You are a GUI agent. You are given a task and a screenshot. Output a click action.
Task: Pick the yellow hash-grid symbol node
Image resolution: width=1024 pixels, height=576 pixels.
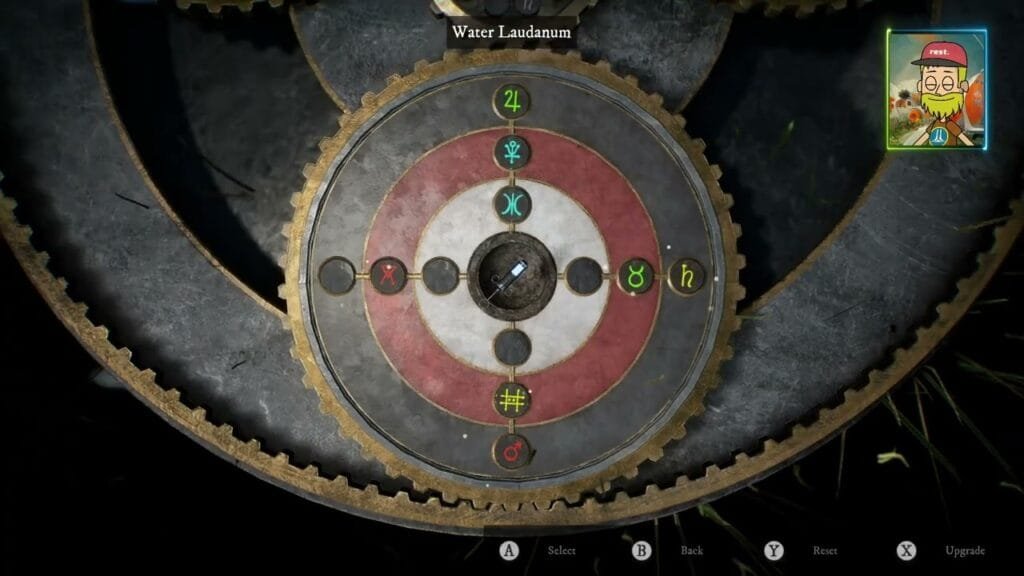click(513, 400)
